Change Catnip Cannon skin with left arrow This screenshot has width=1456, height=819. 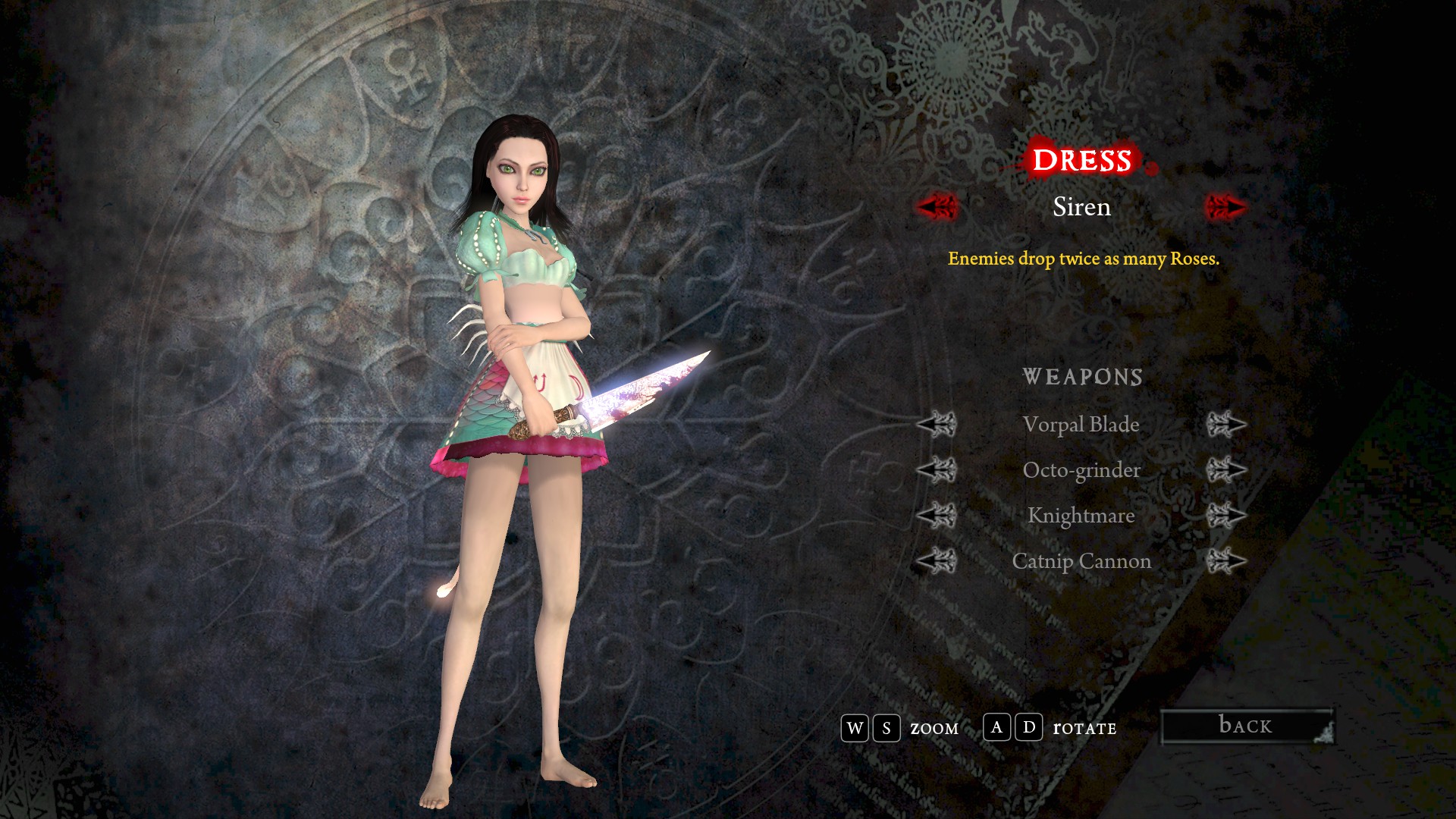(937, 561)
